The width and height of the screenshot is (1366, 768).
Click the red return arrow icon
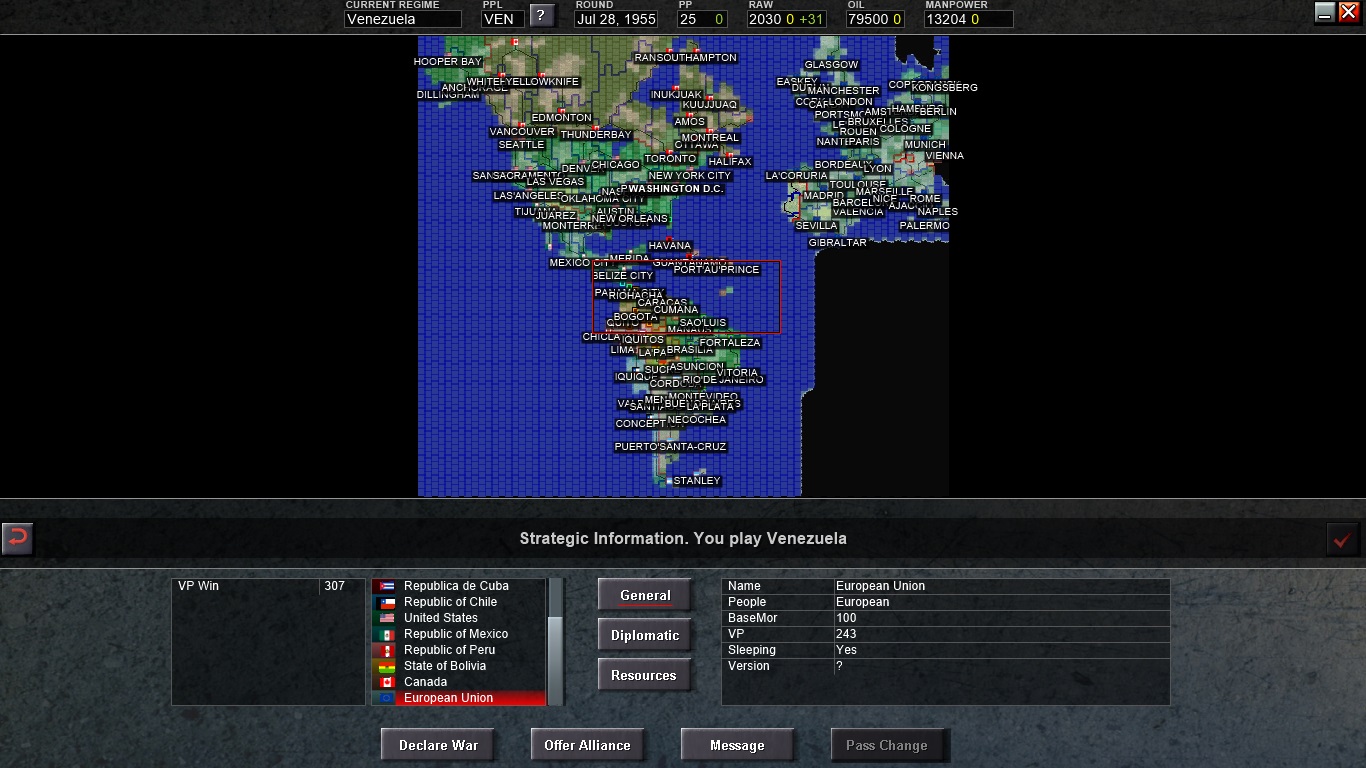[x=17, y=539]
